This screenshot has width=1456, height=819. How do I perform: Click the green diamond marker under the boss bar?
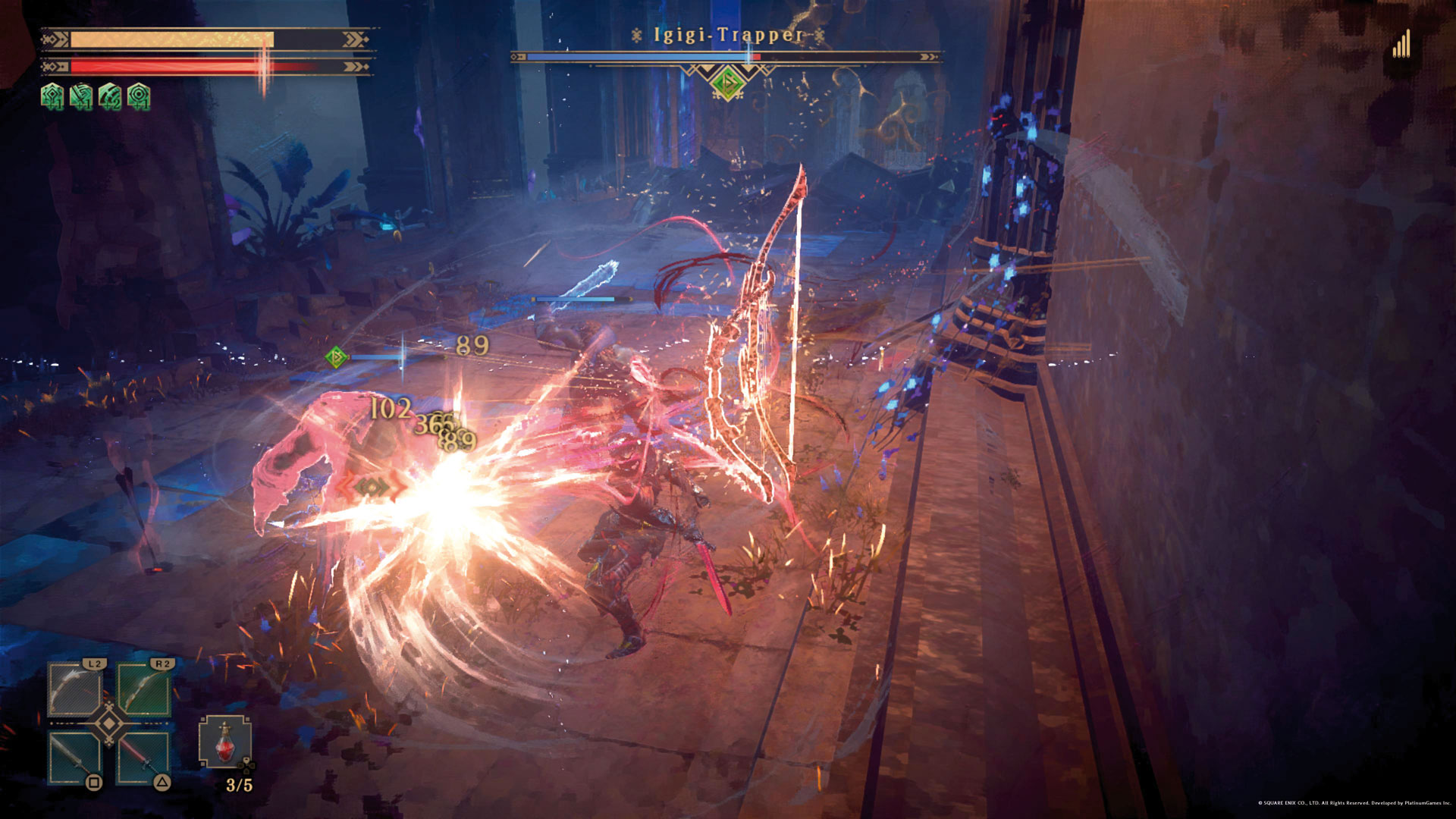click(727, 82)
